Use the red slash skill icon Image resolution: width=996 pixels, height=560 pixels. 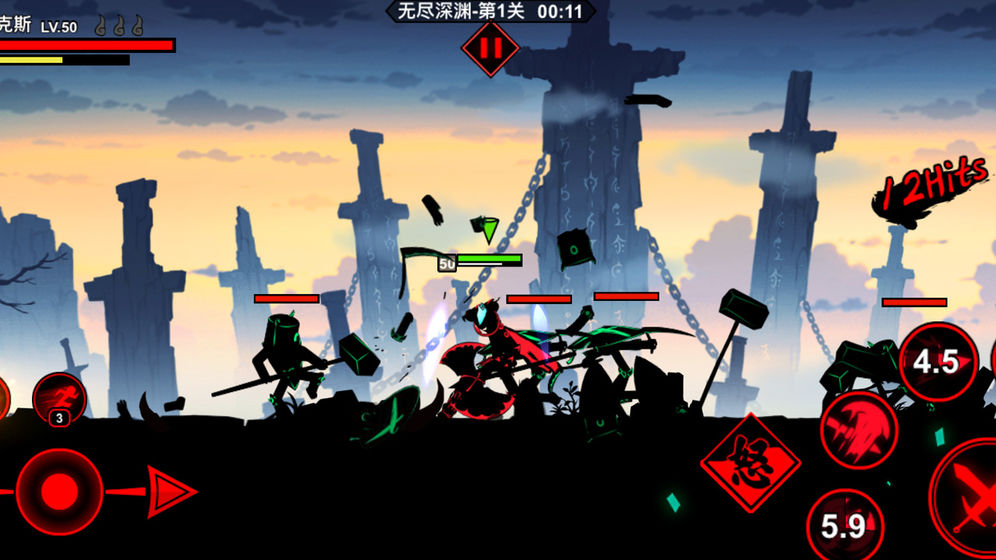click(858, 429)
